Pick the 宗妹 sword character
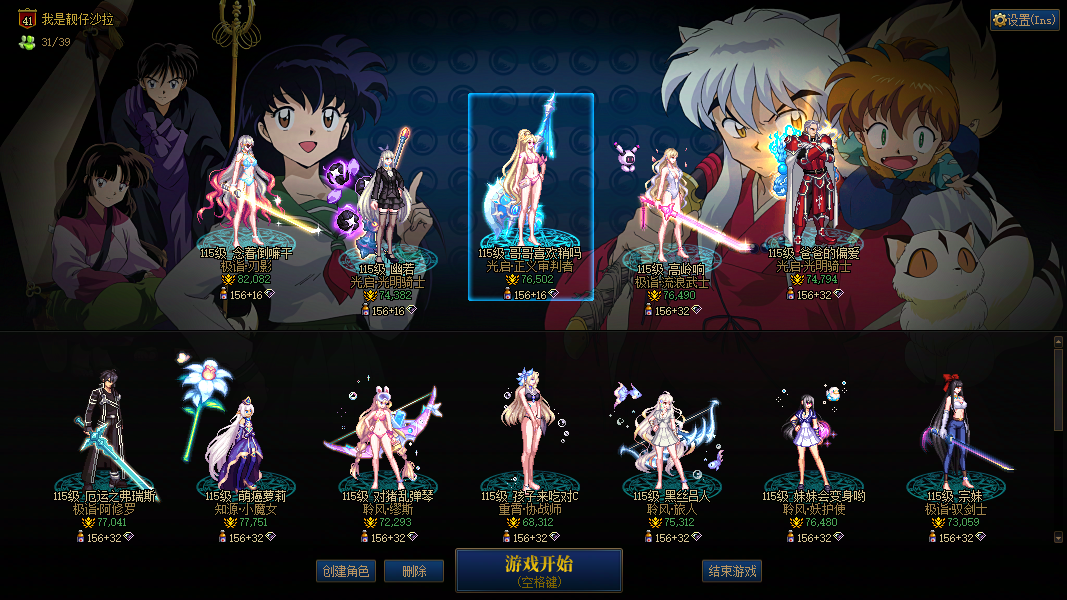The image size is (1067, 600). click(955, 440)
